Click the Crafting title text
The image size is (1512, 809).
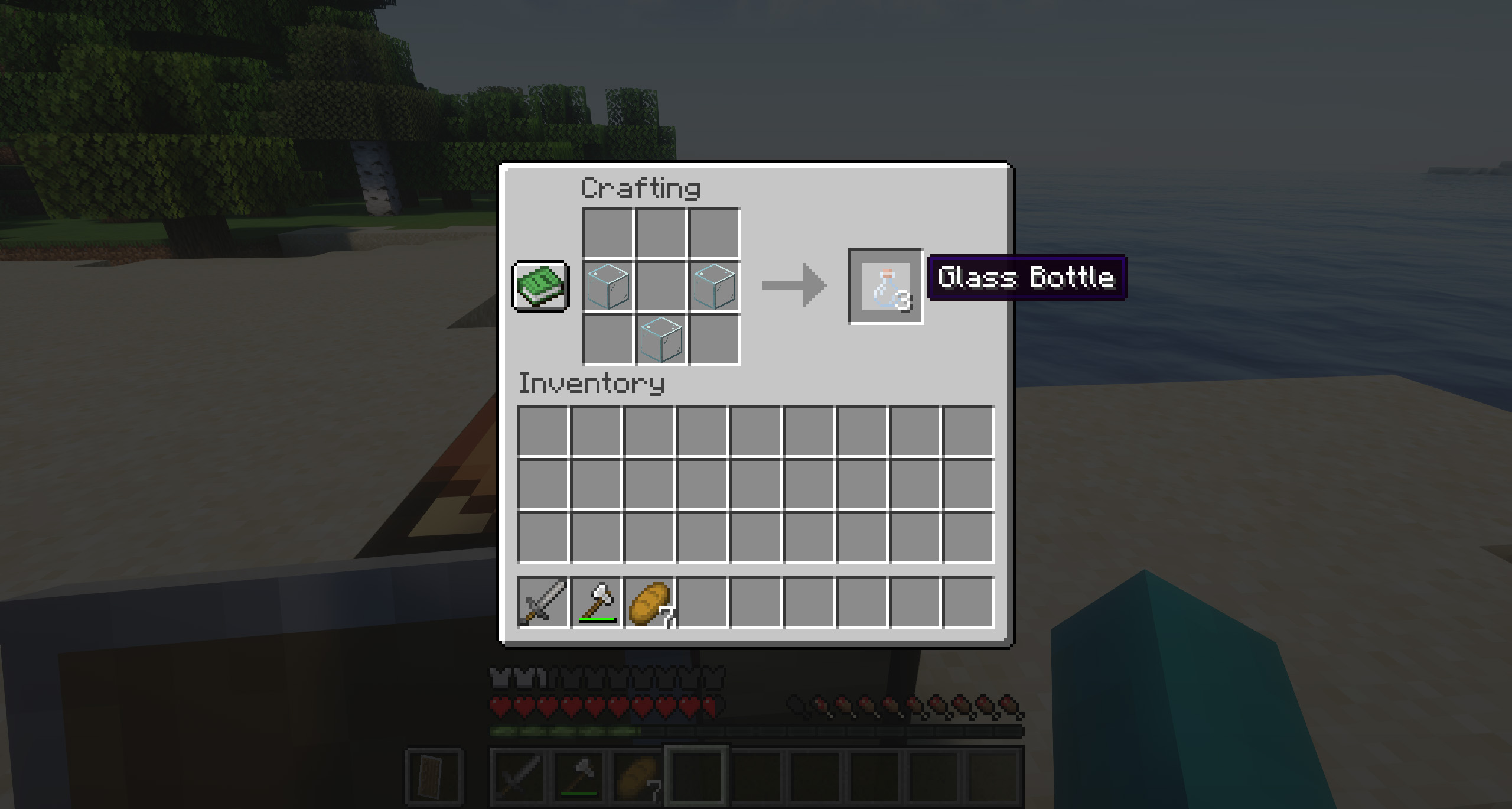click(641, 189)
